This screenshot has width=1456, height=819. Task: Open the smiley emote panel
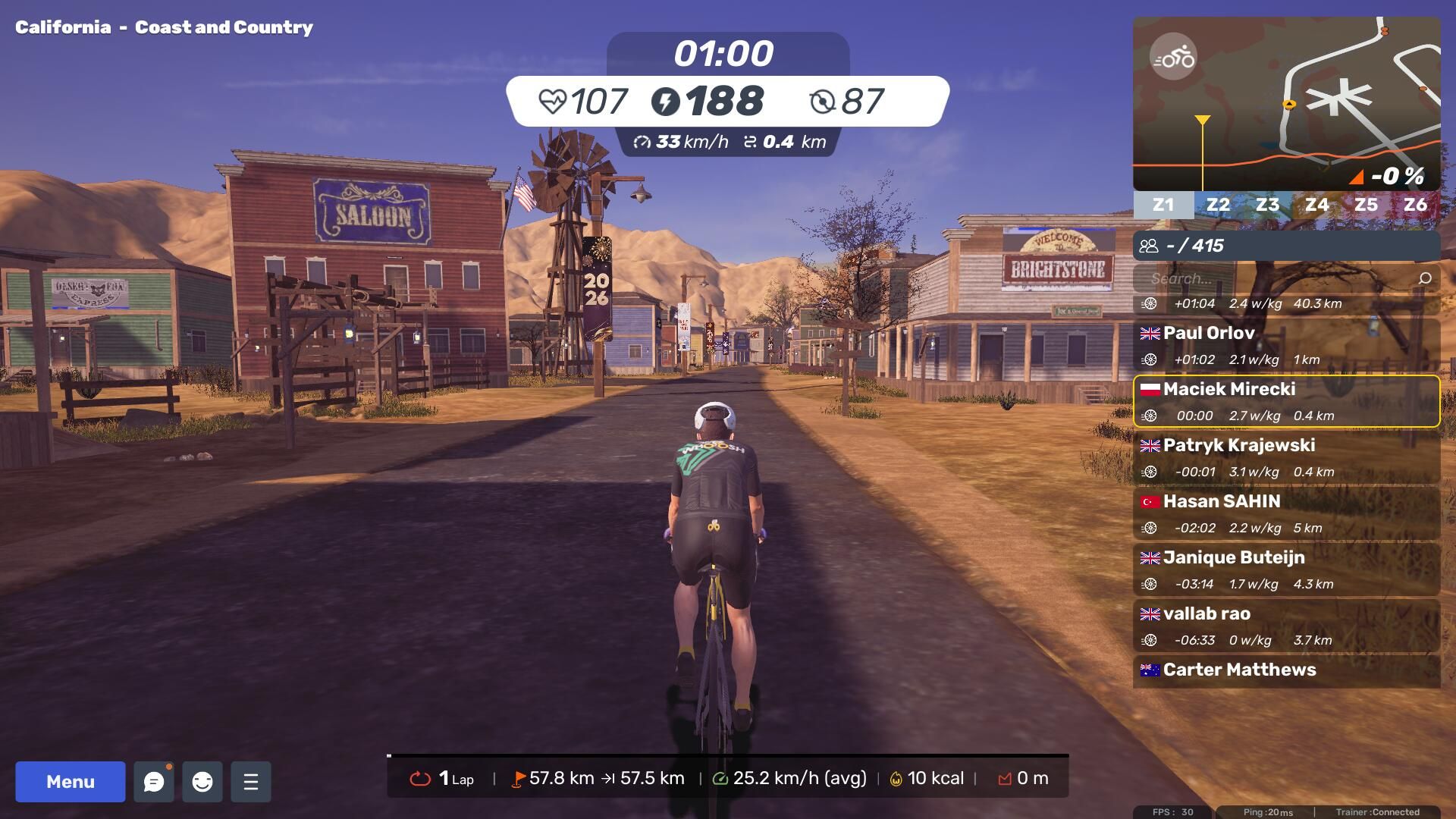[202, 782]
